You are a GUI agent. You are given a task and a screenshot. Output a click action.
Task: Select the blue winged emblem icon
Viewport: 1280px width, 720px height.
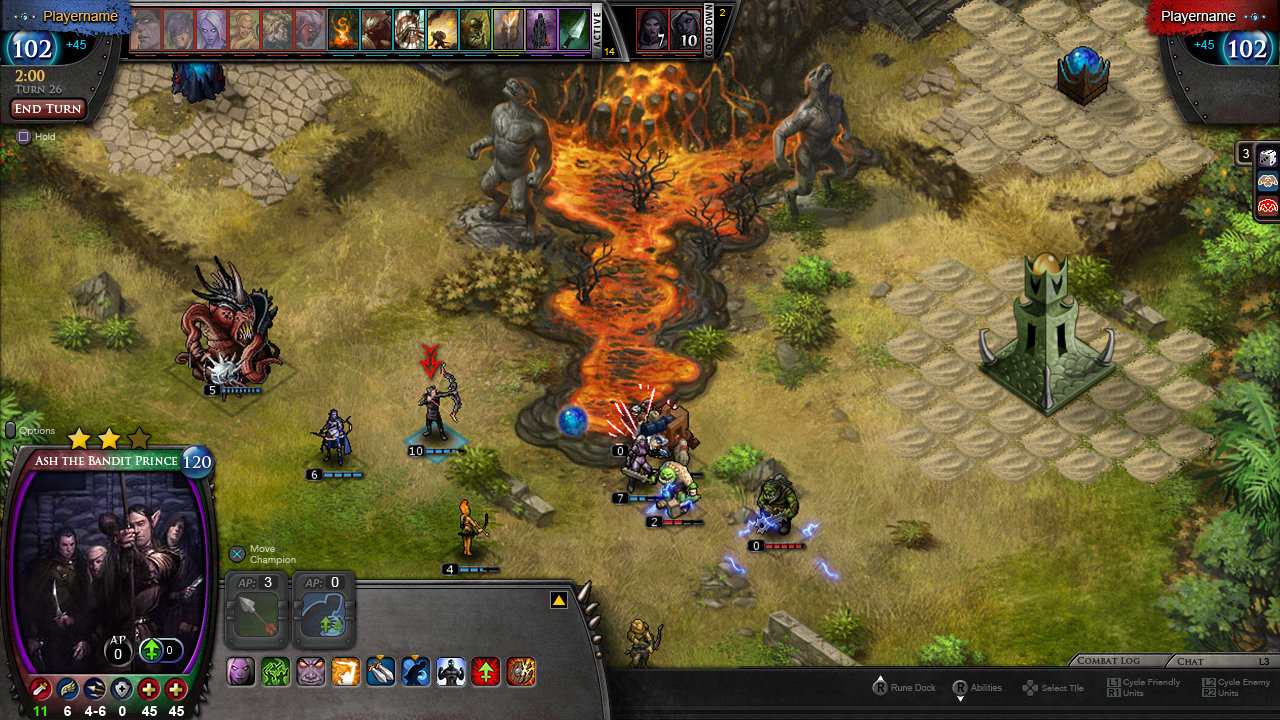pos(1267,181)
